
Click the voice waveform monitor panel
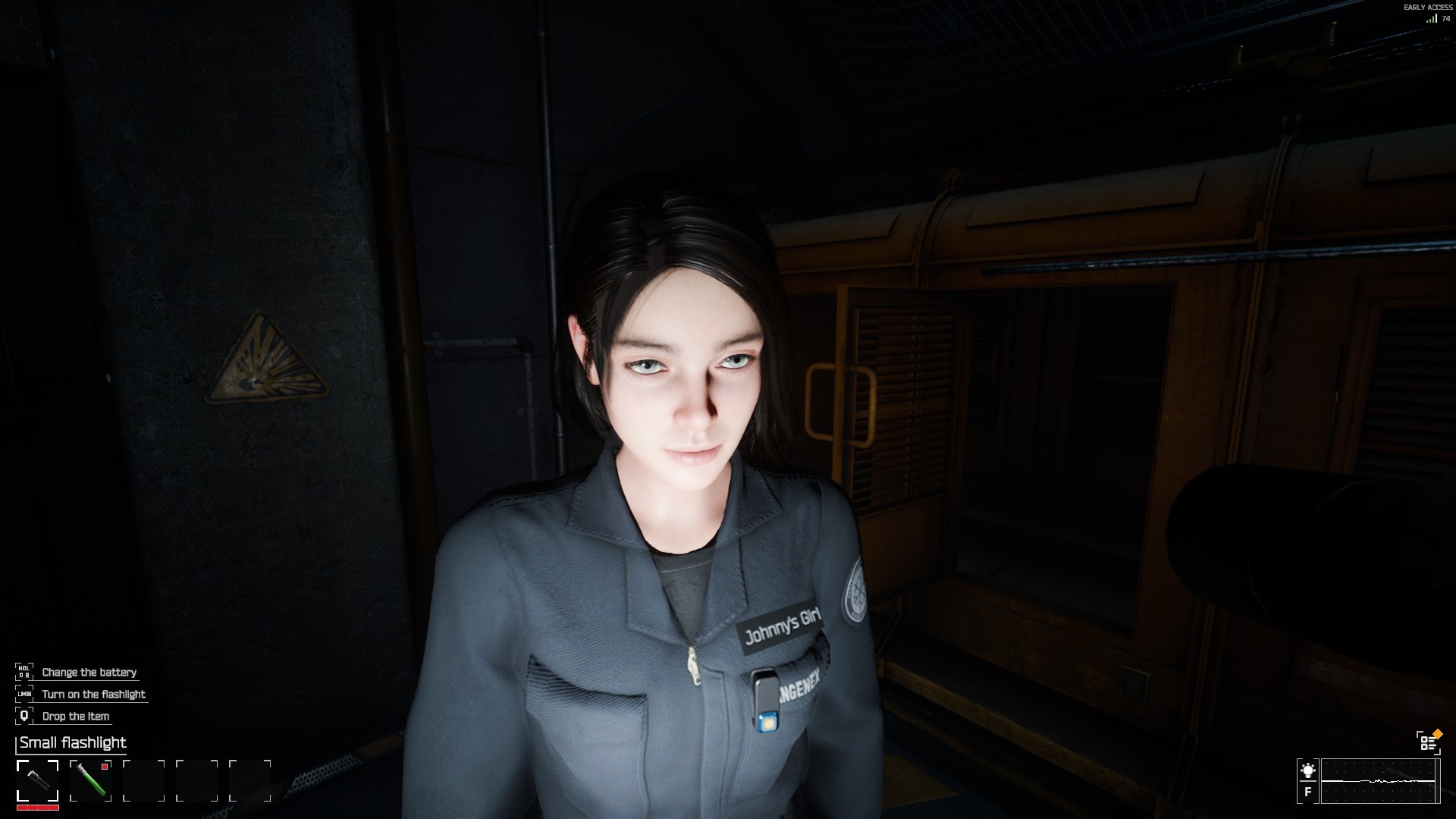pos(1379,780)
